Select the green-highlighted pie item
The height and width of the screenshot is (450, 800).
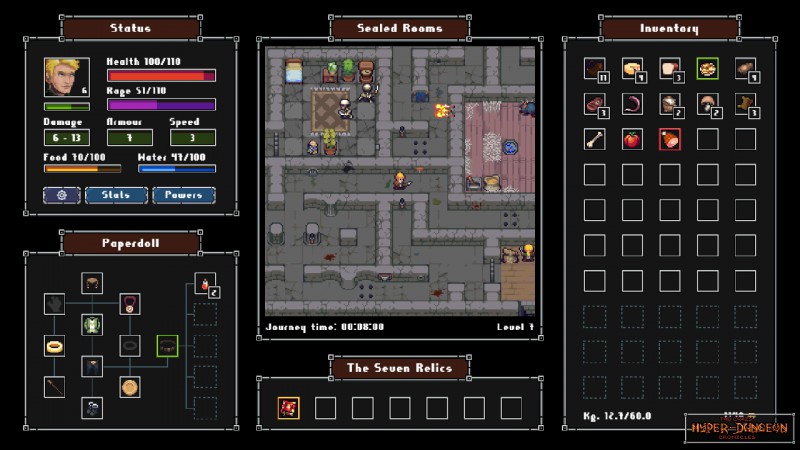click(x=707, y=68)
